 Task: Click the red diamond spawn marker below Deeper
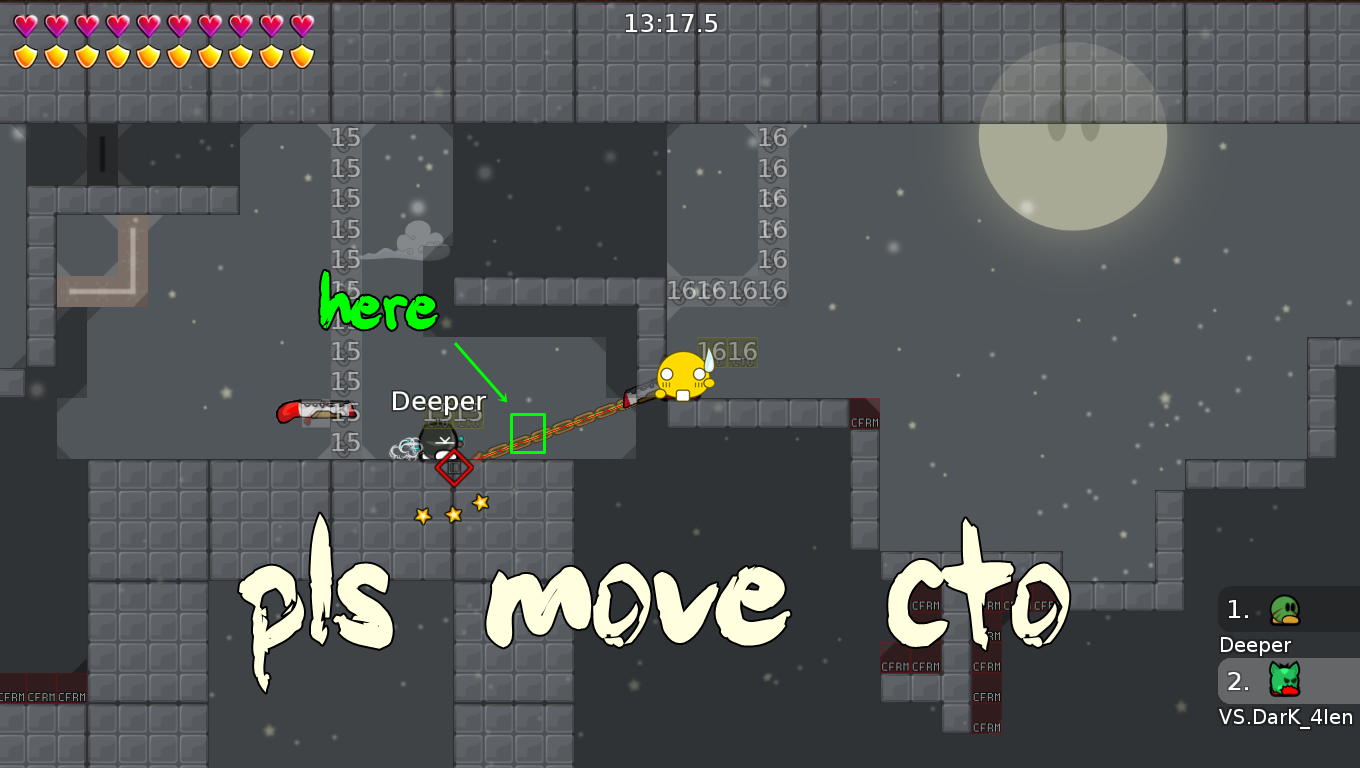point(455,467)
